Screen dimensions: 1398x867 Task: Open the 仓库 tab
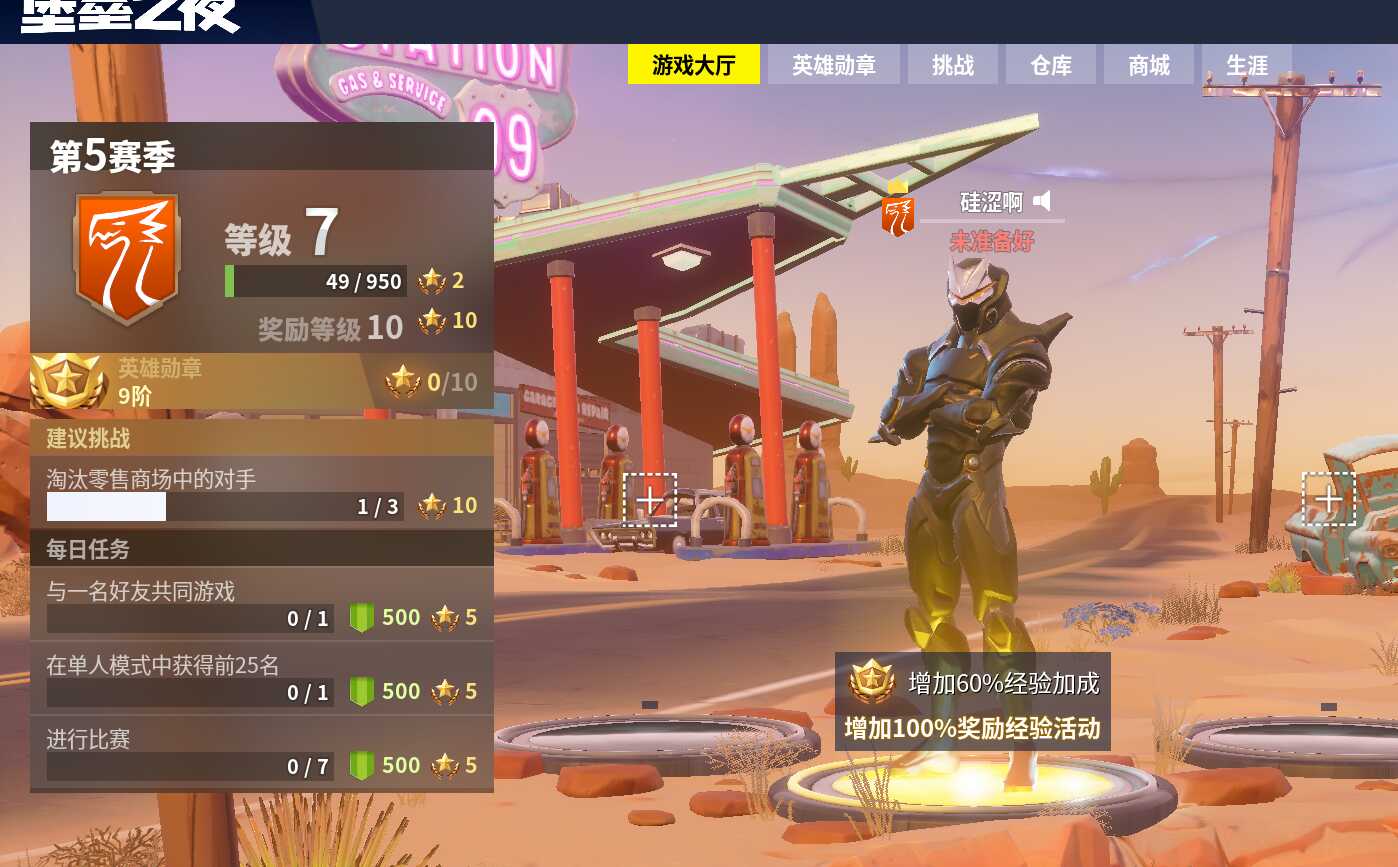pyautogui.click(x=1050, y=64)
